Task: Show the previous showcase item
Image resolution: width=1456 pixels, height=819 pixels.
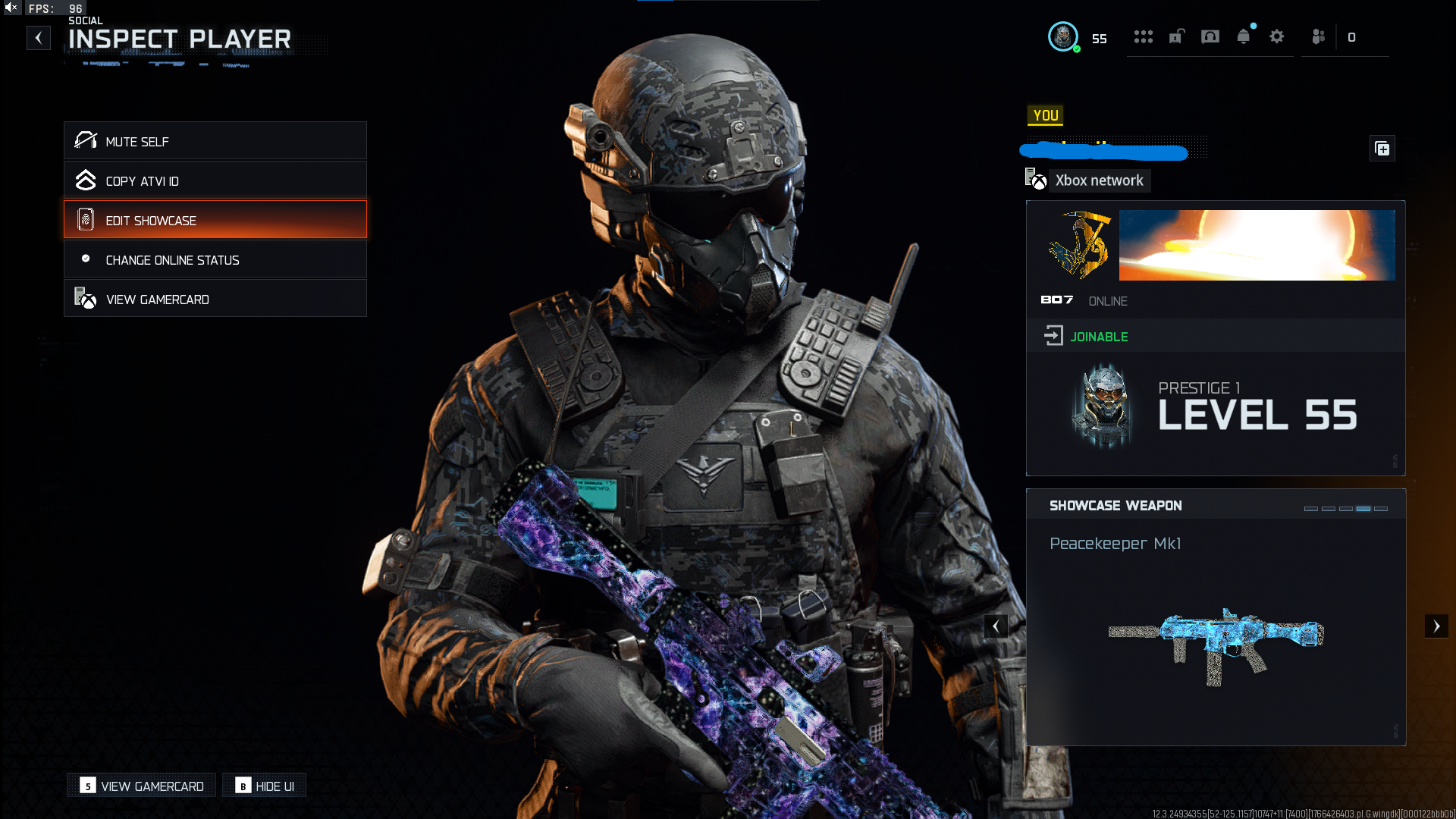Action: click(x=996, y=626)
